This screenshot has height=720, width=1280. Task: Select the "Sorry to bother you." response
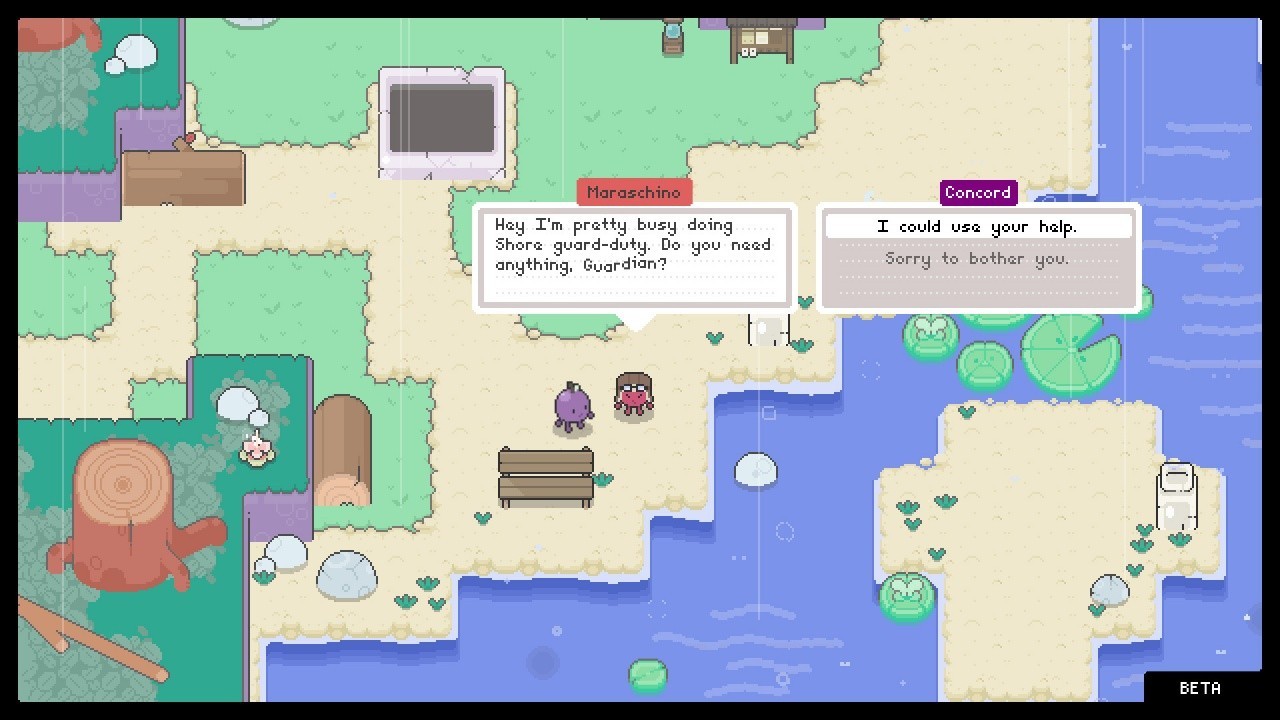[977, 259]
